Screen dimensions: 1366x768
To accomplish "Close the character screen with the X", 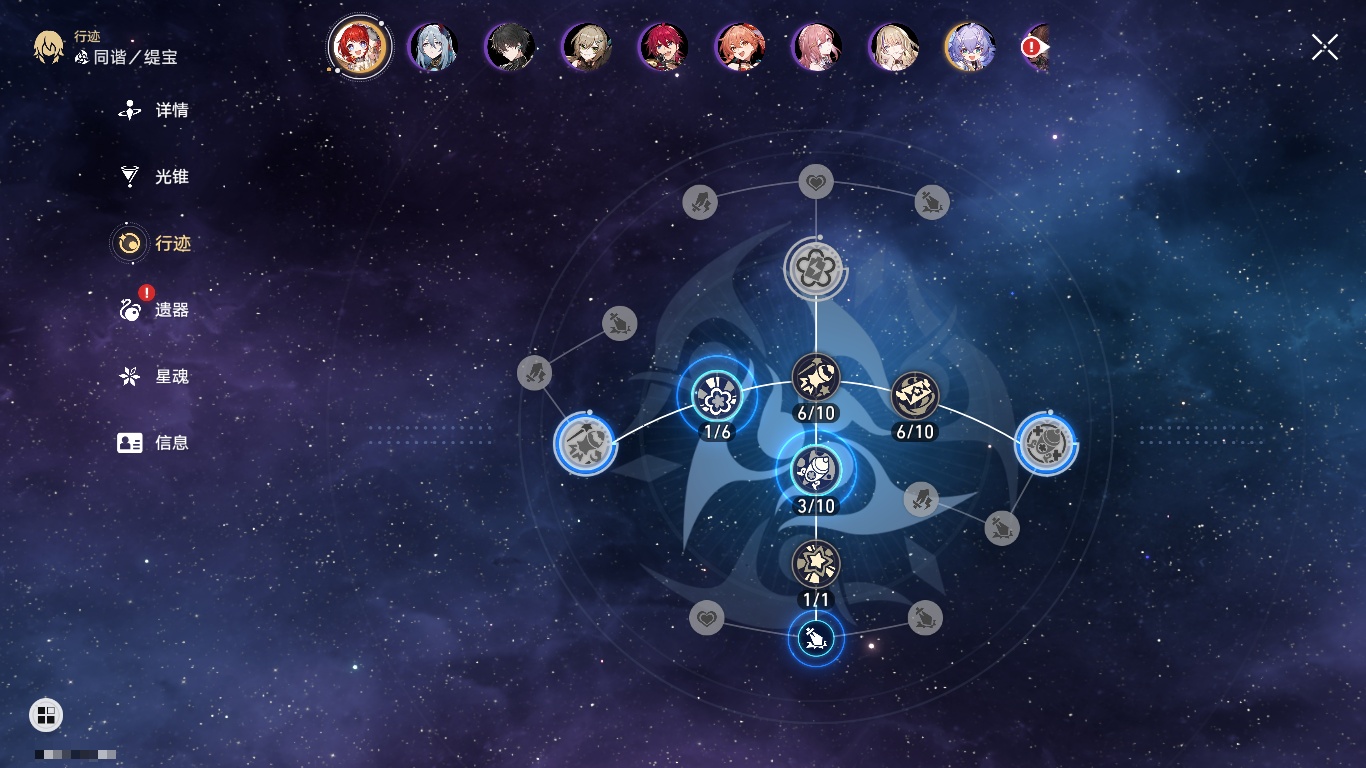I will point(1325,47).
